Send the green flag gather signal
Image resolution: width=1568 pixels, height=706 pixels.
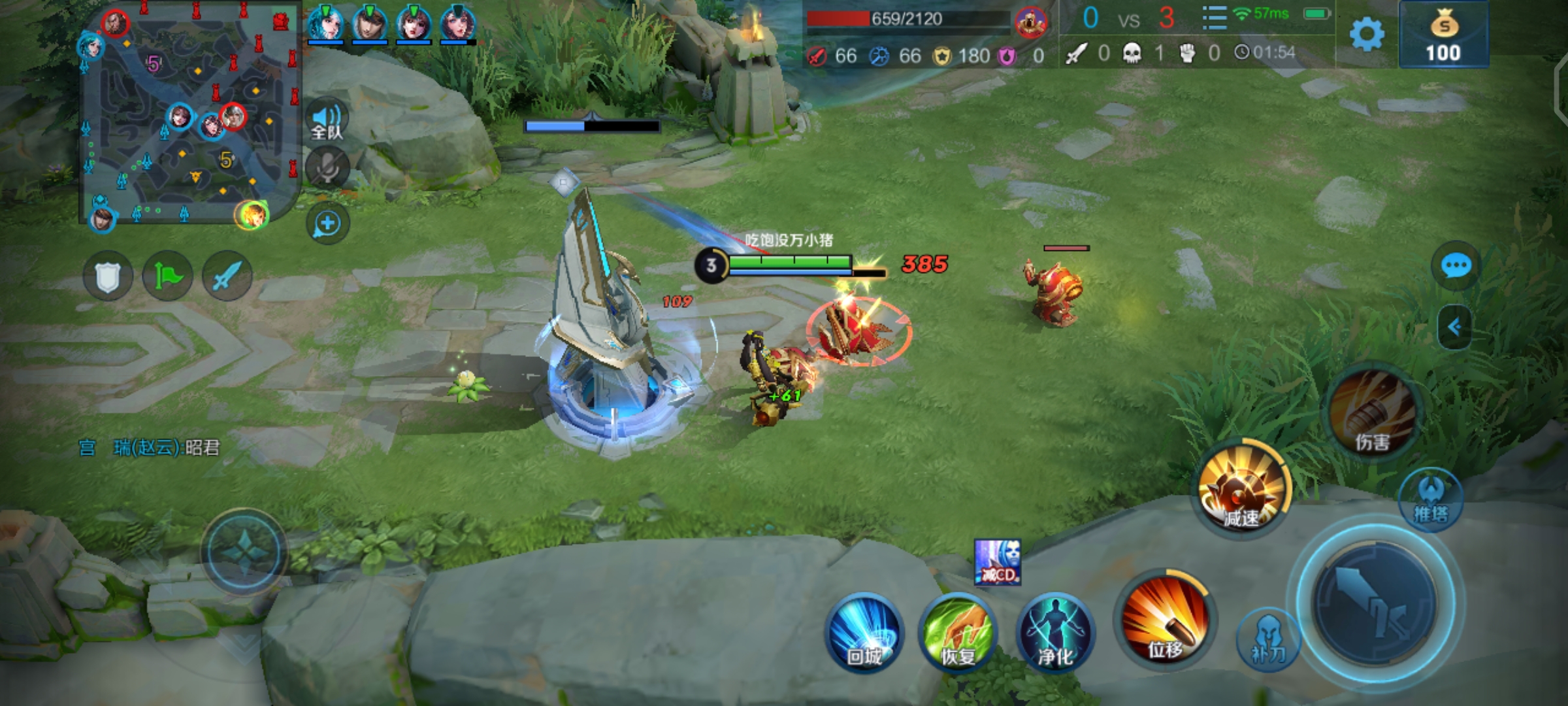pyautogui.click(x=168, y=277)
